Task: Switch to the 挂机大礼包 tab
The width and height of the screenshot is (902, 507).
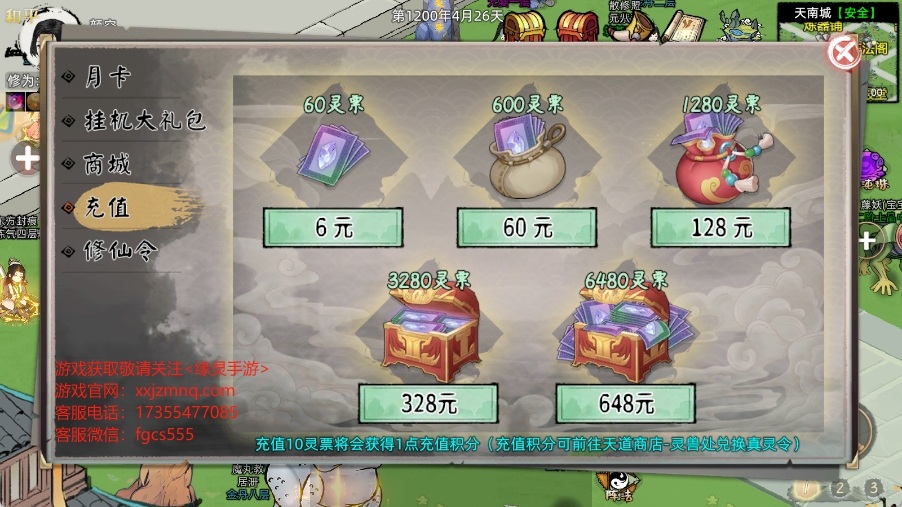Action: (144, 121)
